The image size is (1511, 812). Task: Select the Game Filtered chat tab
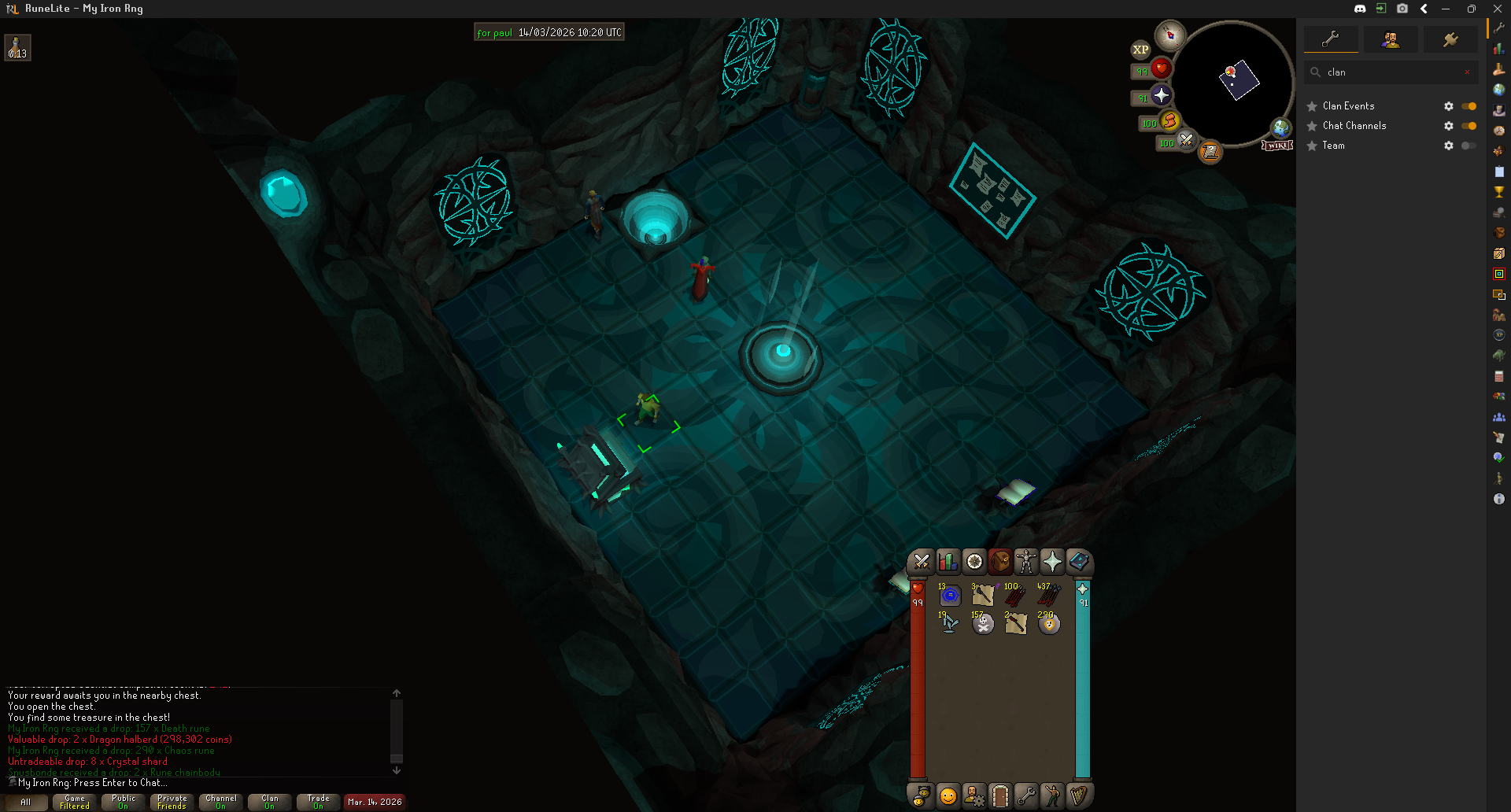pyautogui.click(x=75, y=802)
